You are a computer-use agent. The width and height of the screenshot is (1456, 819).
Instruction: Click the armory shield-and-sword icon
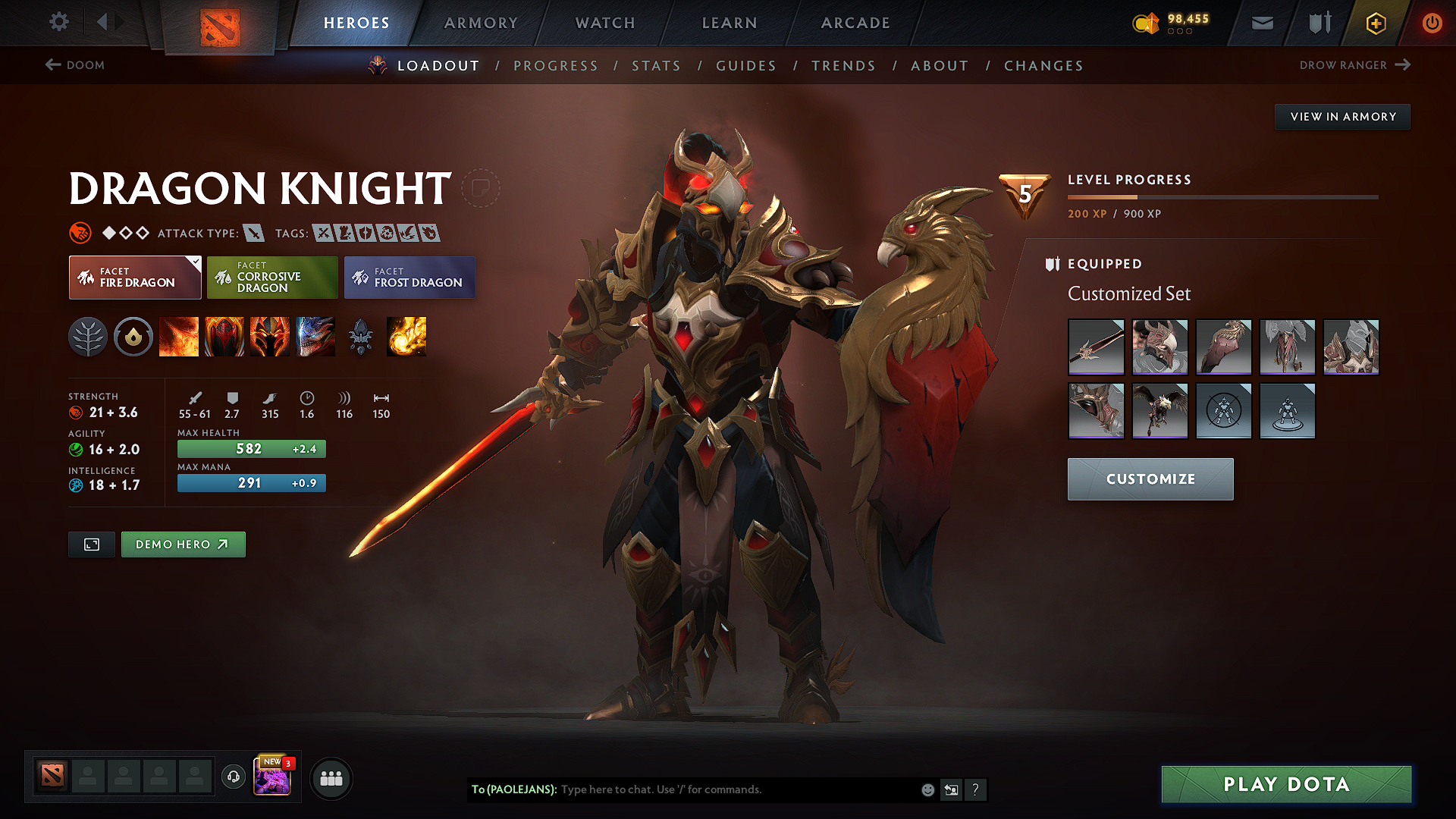(1318, 23)
